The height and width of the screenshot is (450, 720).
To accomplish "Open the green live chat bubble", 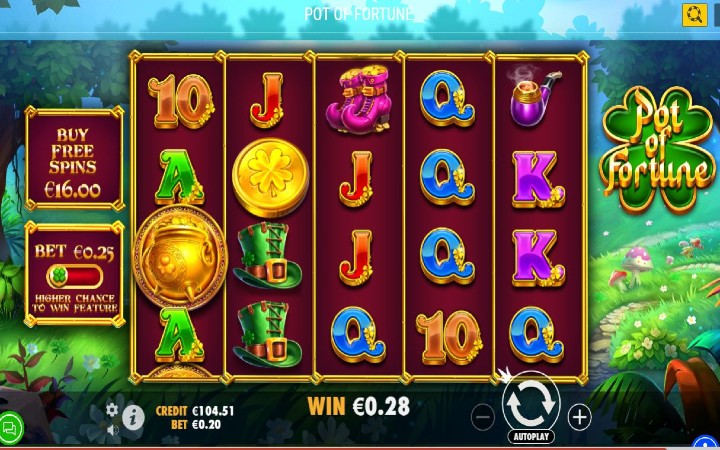I will pos(10,428).
